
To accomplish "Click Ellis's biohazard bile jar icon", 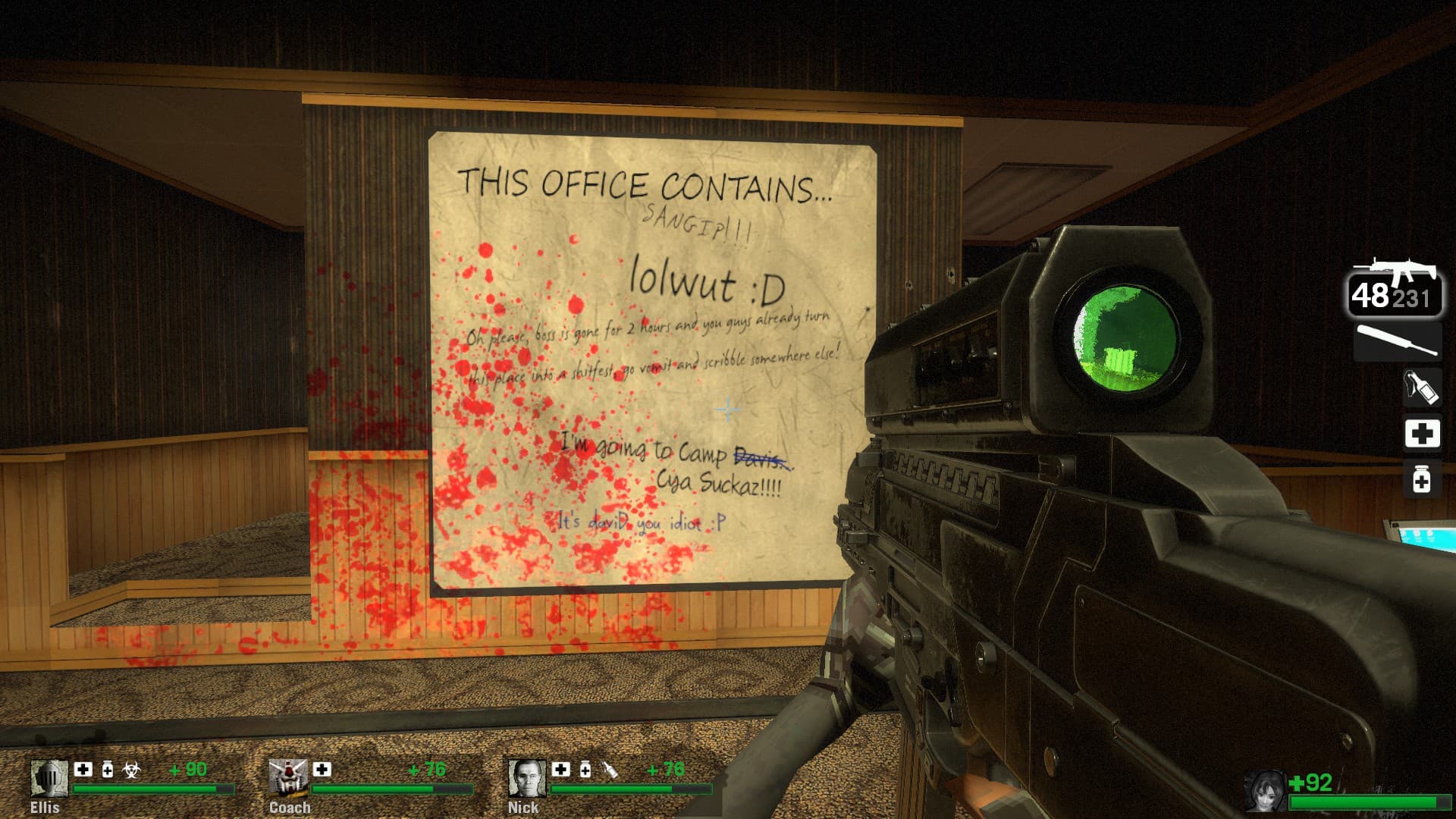I will [132, 770].
